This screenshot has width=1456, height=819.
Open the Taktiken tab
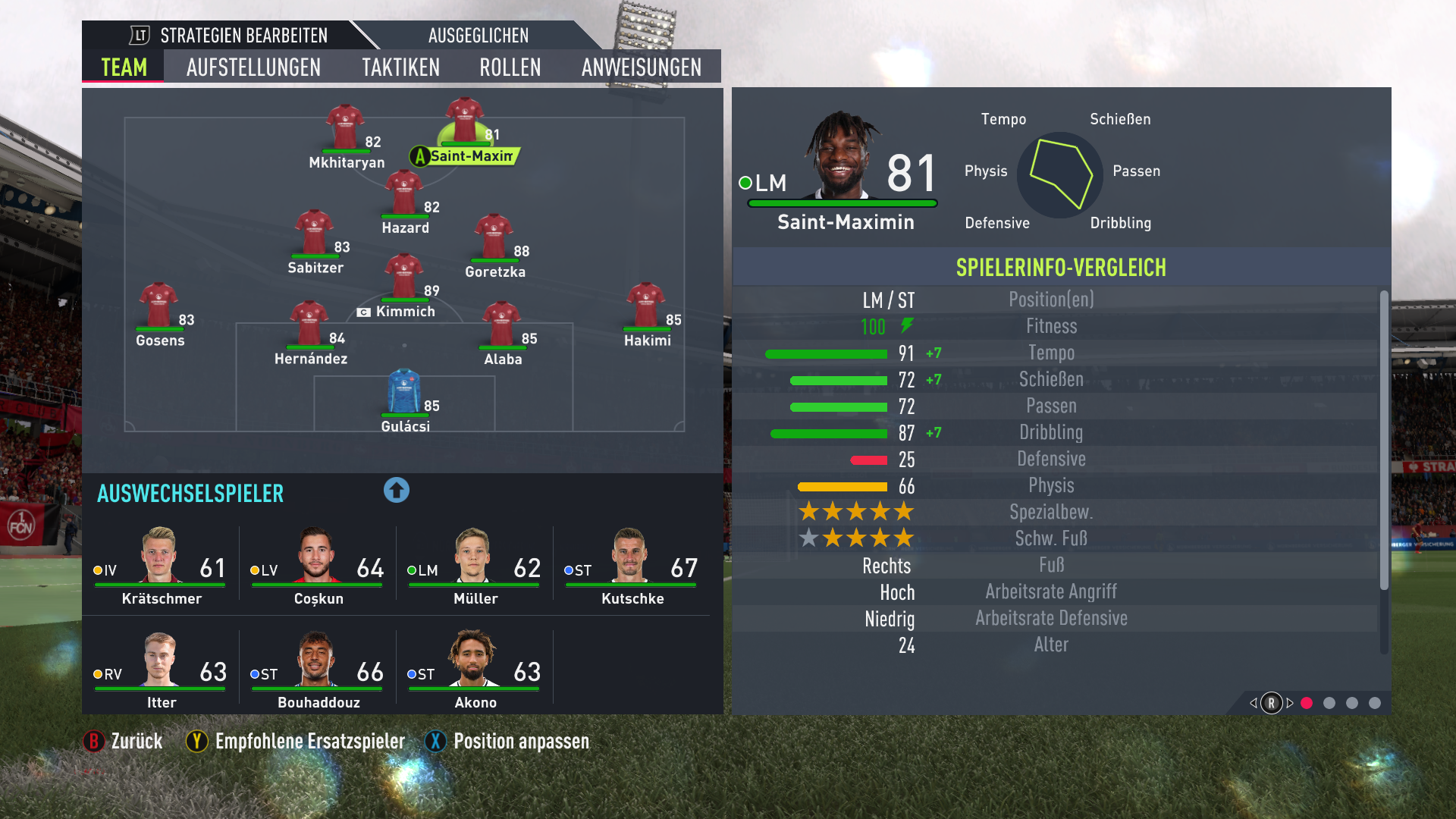click(400, 67)
